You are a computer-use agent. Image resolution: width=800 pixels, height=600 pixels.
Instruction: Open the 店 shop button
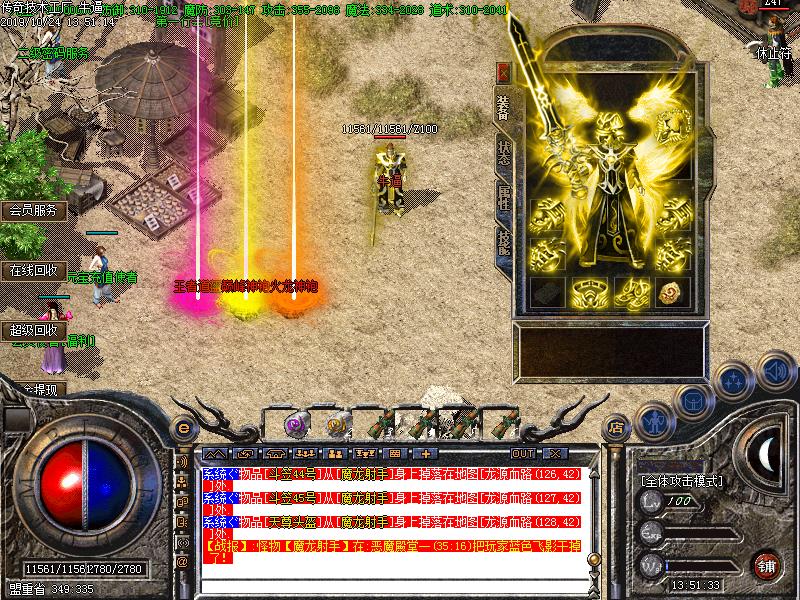[x=617, y=424]
